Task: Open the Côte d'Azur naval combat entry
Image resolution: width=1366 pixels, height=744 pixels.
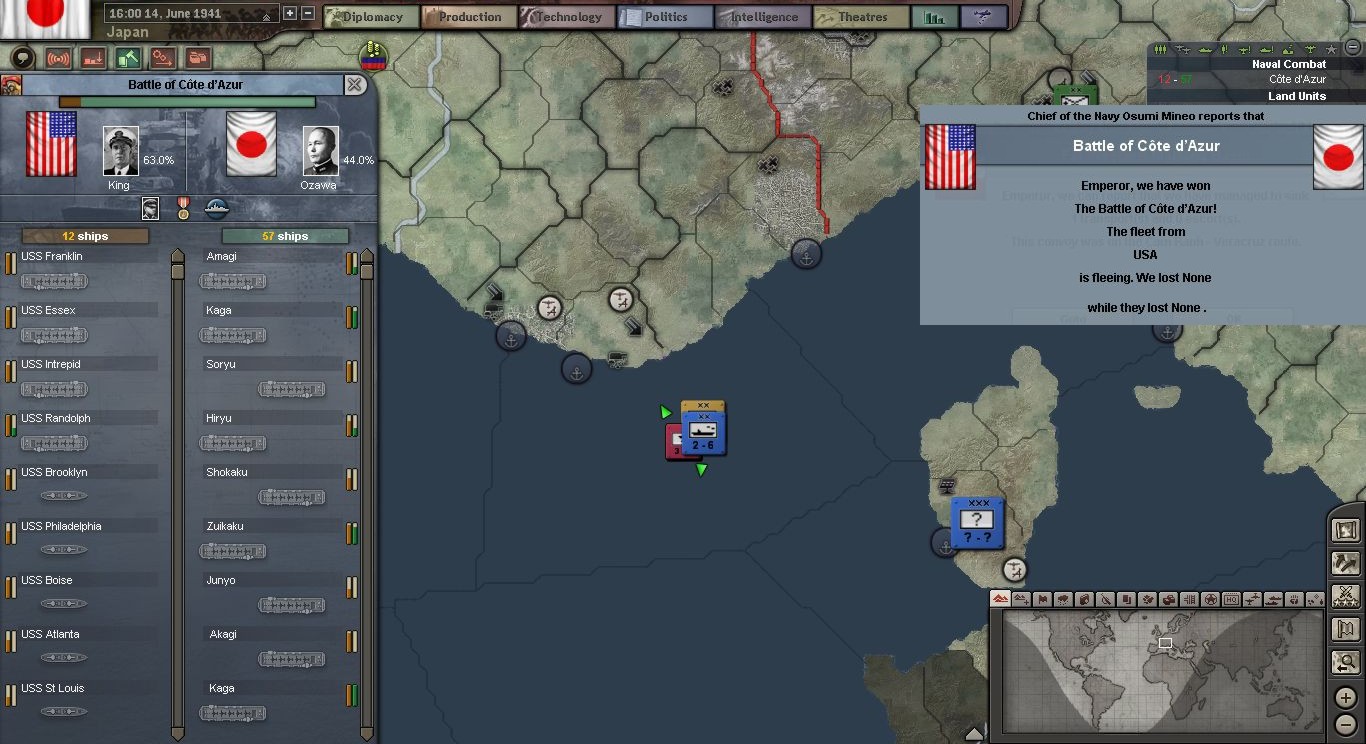Action: pos(1296,79)
